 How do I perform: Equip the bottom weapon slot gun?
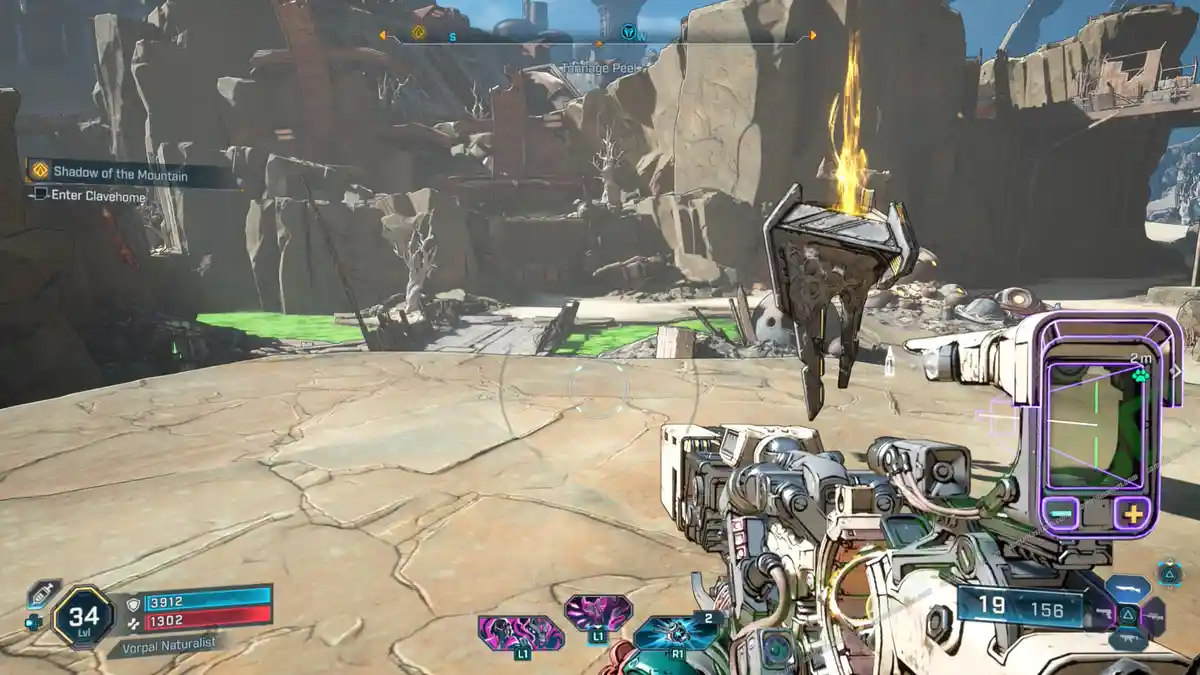tap(1128, 638)
